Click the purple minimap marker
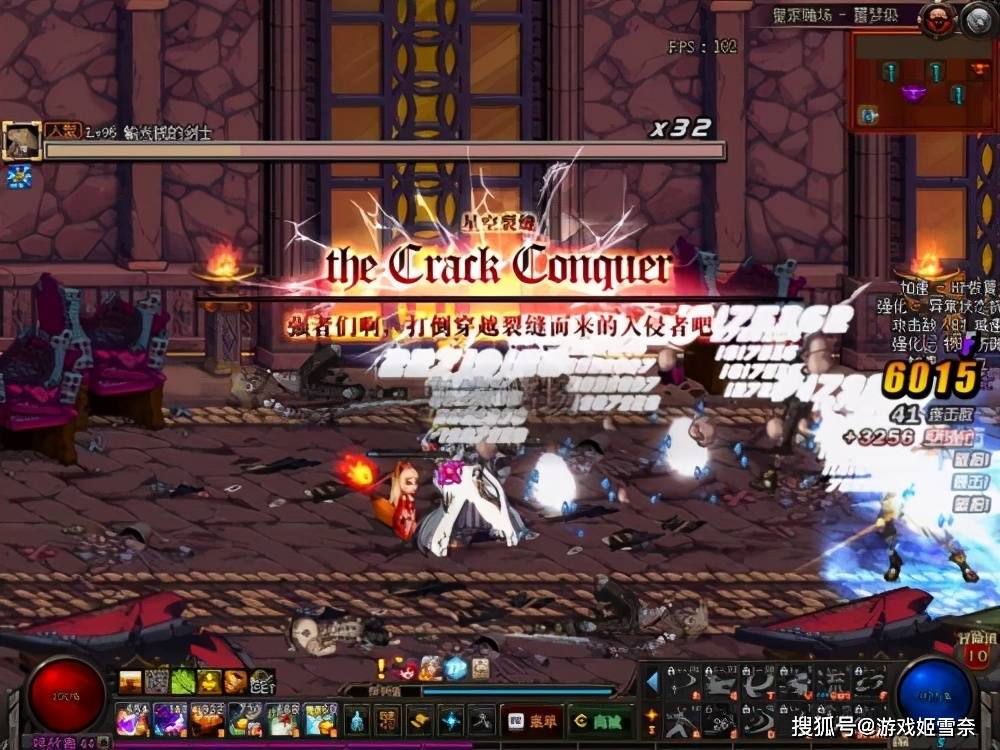This screenshot has width=1000, height=750. point(912,94)
